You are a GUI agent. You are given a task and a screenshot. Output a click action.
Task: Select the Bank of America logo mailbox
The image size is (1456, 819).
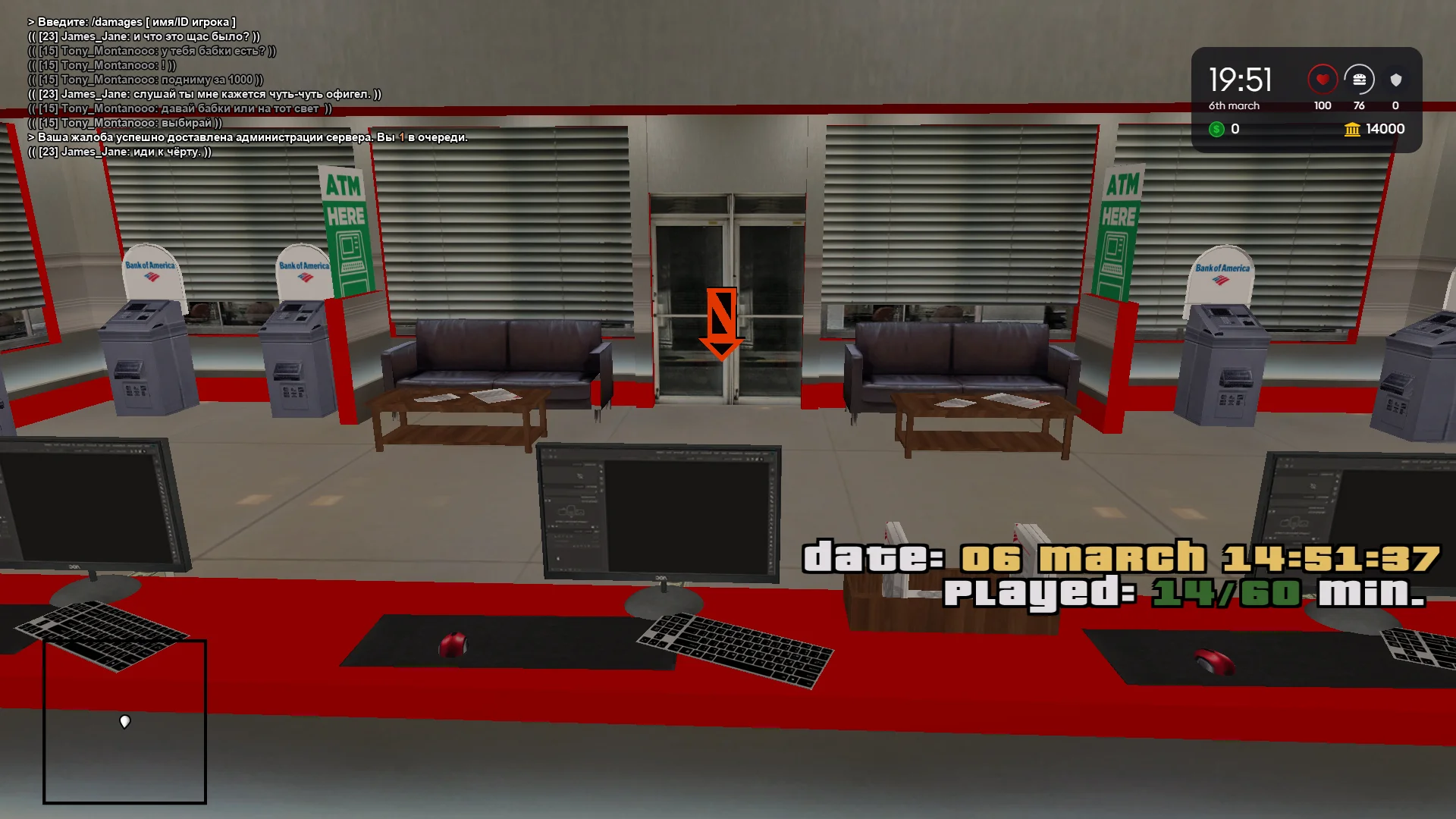150,269
